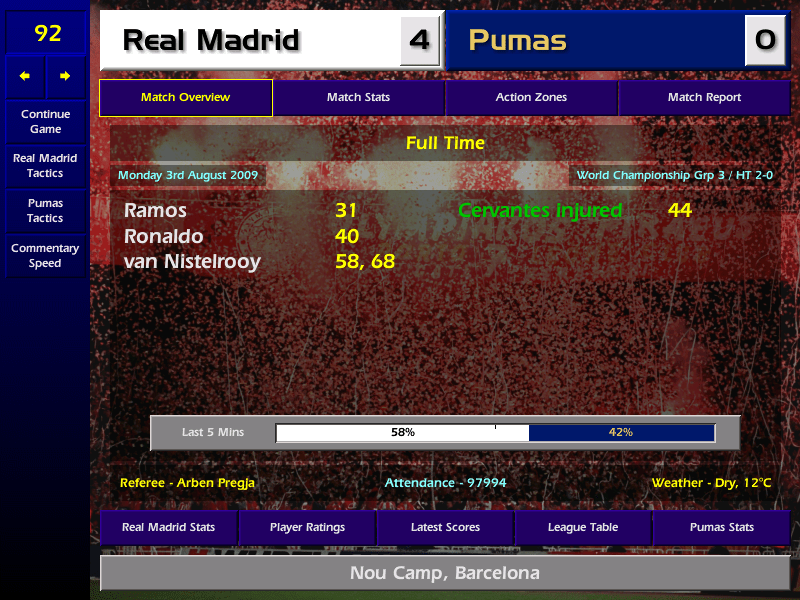The image size is (800, 600).
Task: Open Real Madrid Tactics
Action: click(x=45, y=166)
